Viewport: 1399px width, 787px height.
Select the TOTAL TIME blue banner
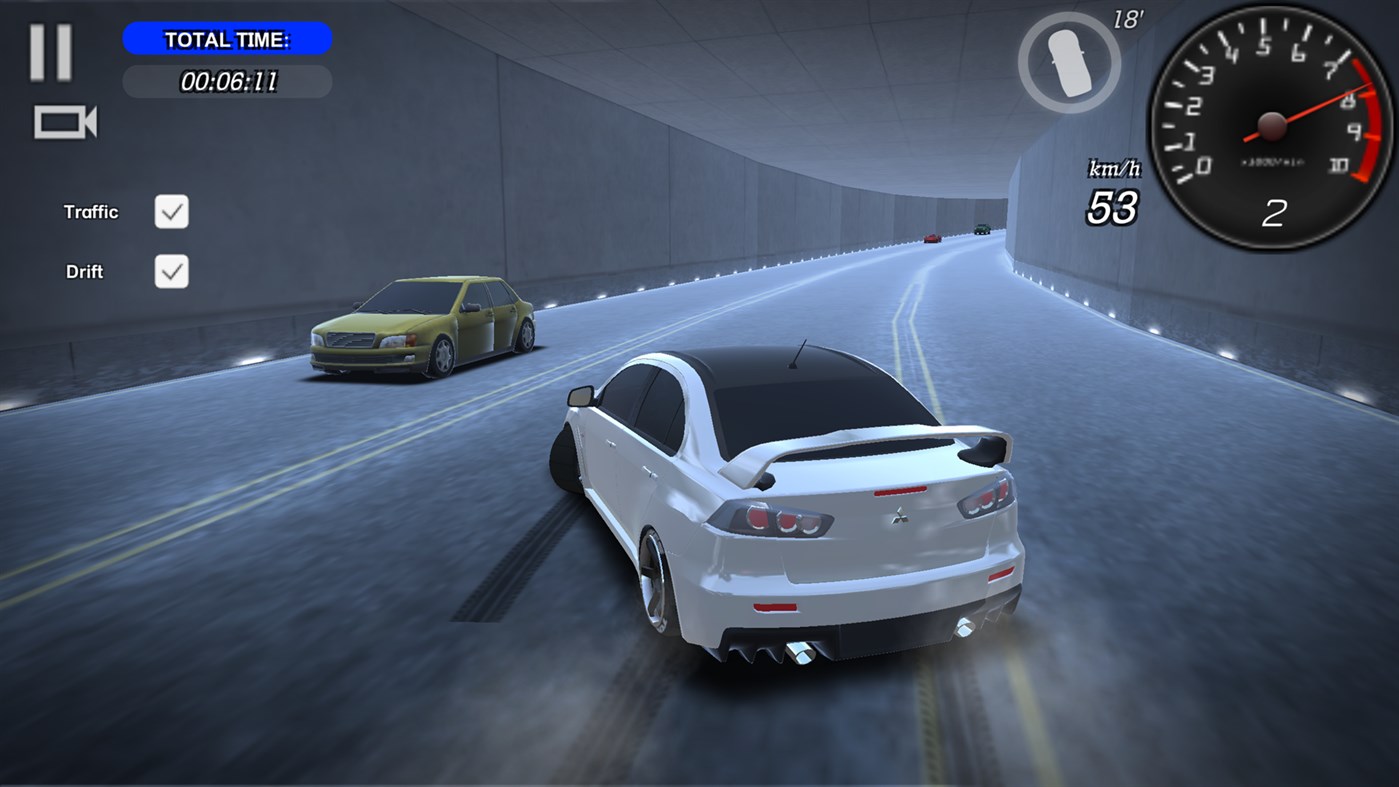(227, 39)
